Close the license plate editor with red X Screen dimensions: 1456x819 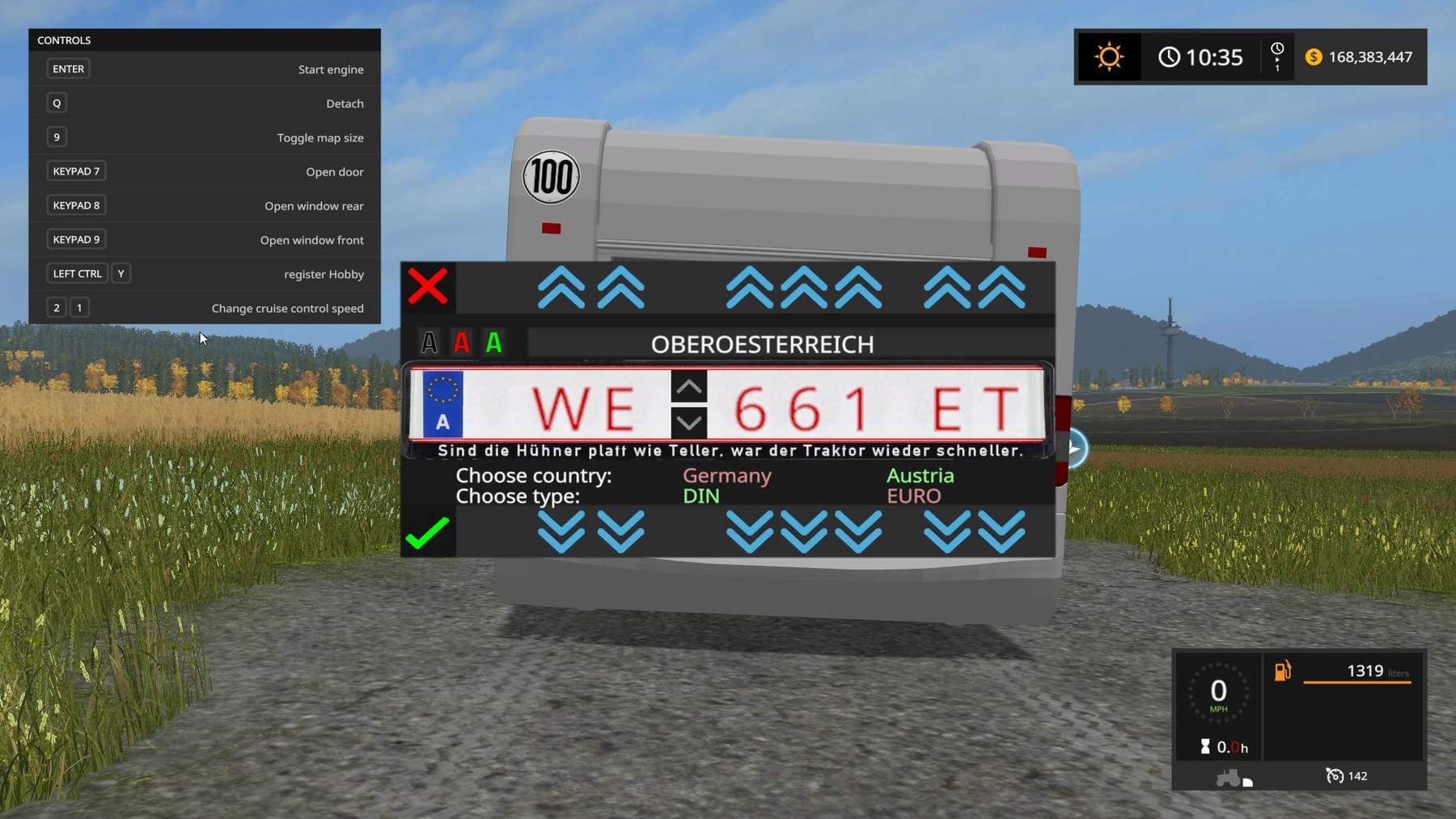click(x=428, y=285)
